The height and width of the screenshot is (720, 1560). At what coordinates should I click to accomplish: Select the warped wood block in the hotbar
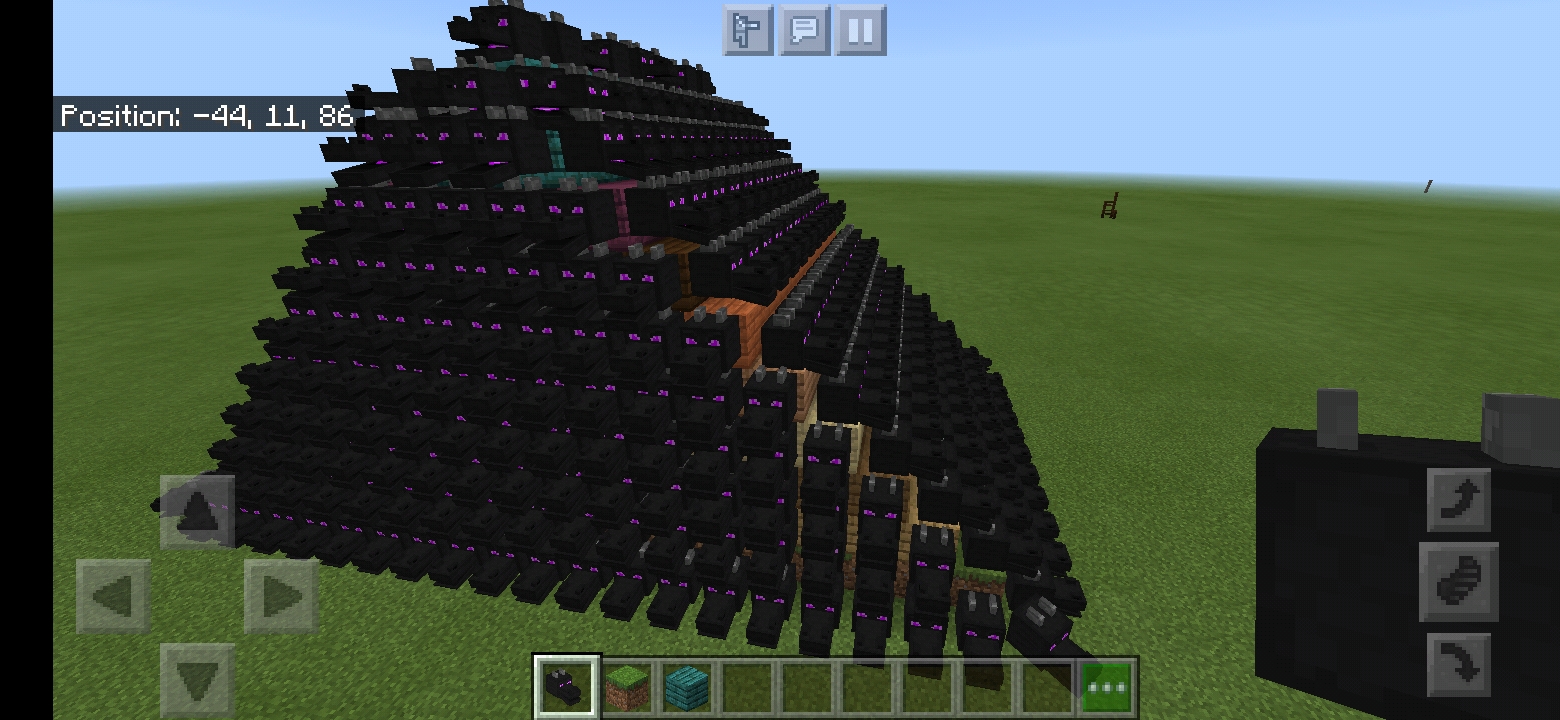(x=686, y=684)
